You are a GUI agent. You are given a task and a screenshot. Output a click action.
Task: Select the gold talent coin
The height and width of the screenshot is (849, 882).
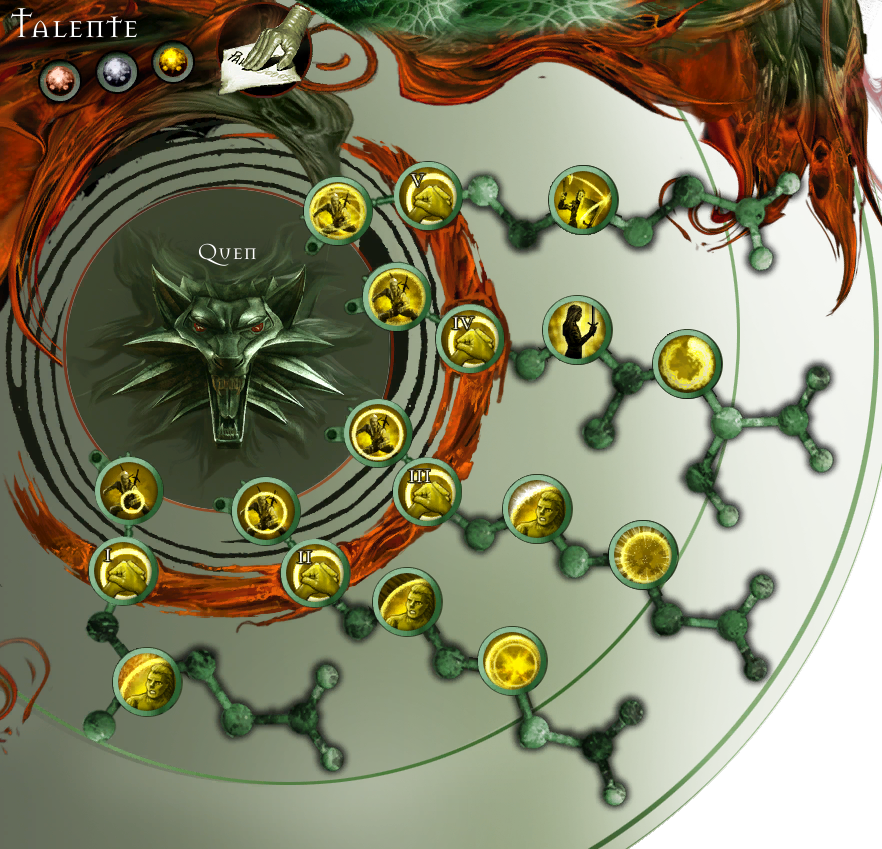click(172, 62)
